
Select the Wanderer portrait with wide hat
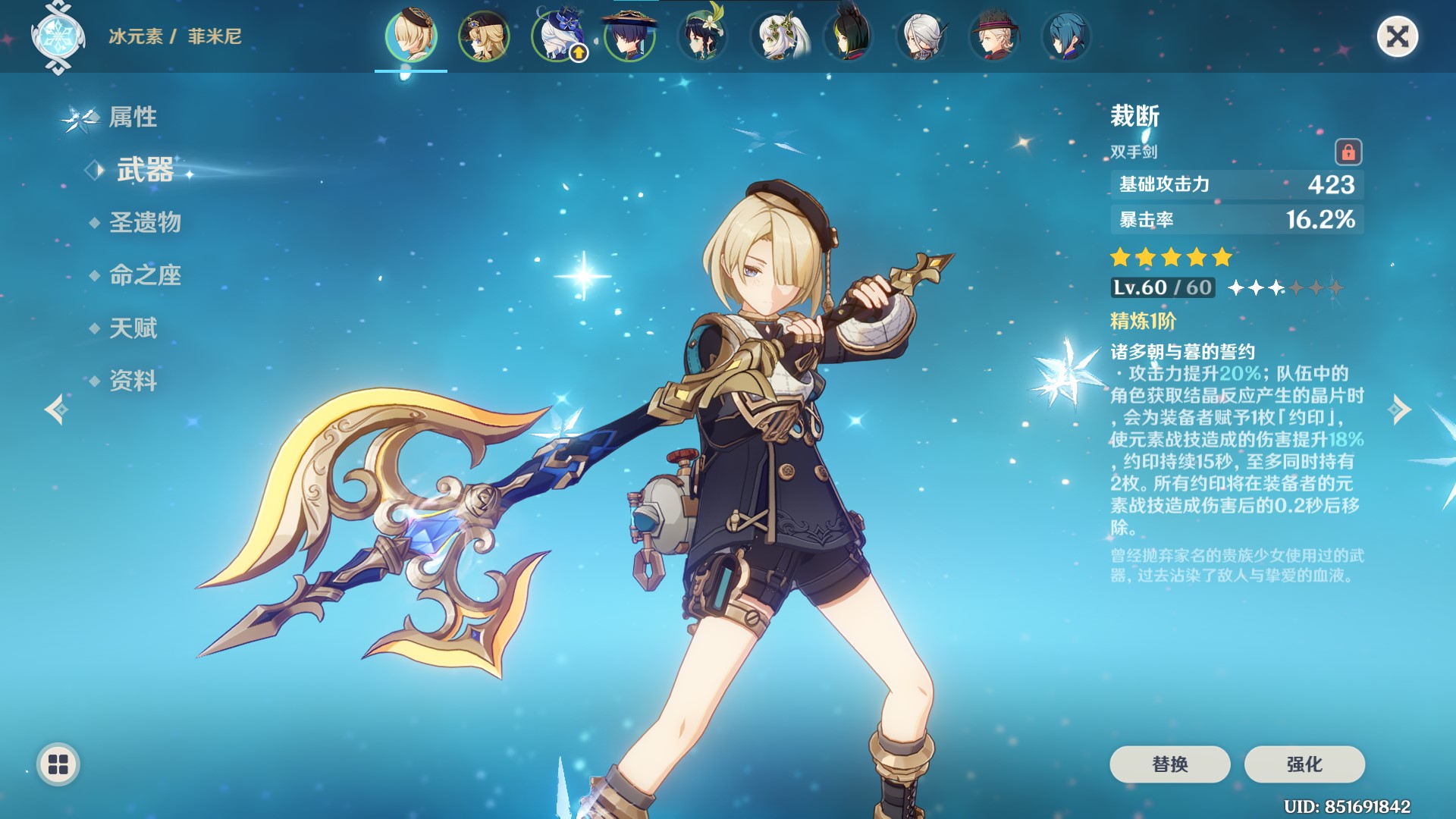pos(629,36)
